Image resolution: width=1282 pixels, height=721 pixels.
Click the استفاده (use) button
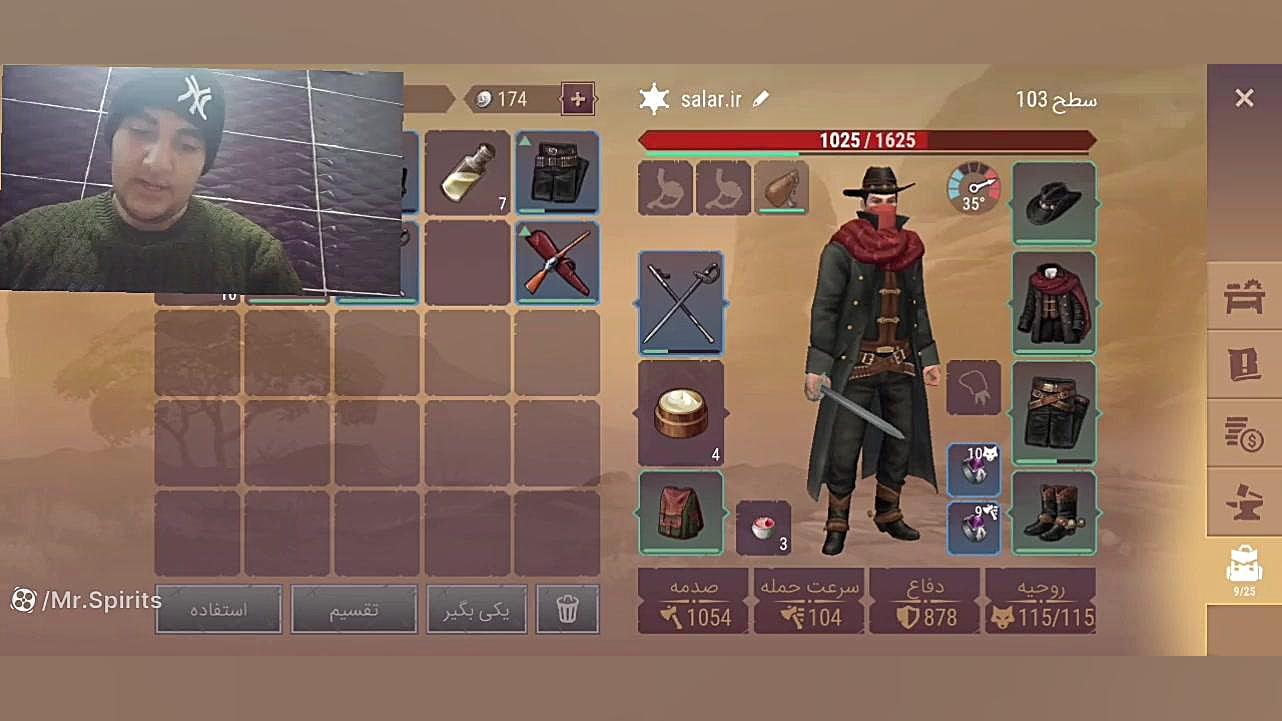[218, 609]
